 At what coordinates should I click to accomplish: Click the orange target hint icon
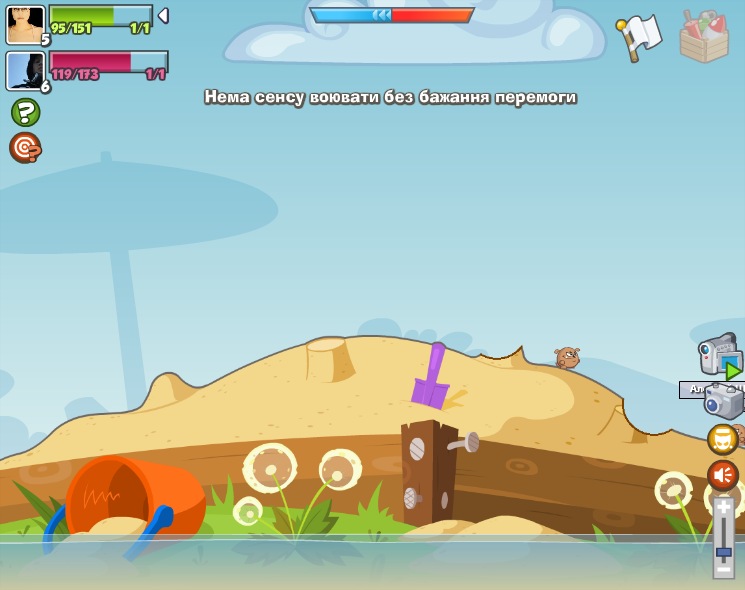(x=25, y=148)
